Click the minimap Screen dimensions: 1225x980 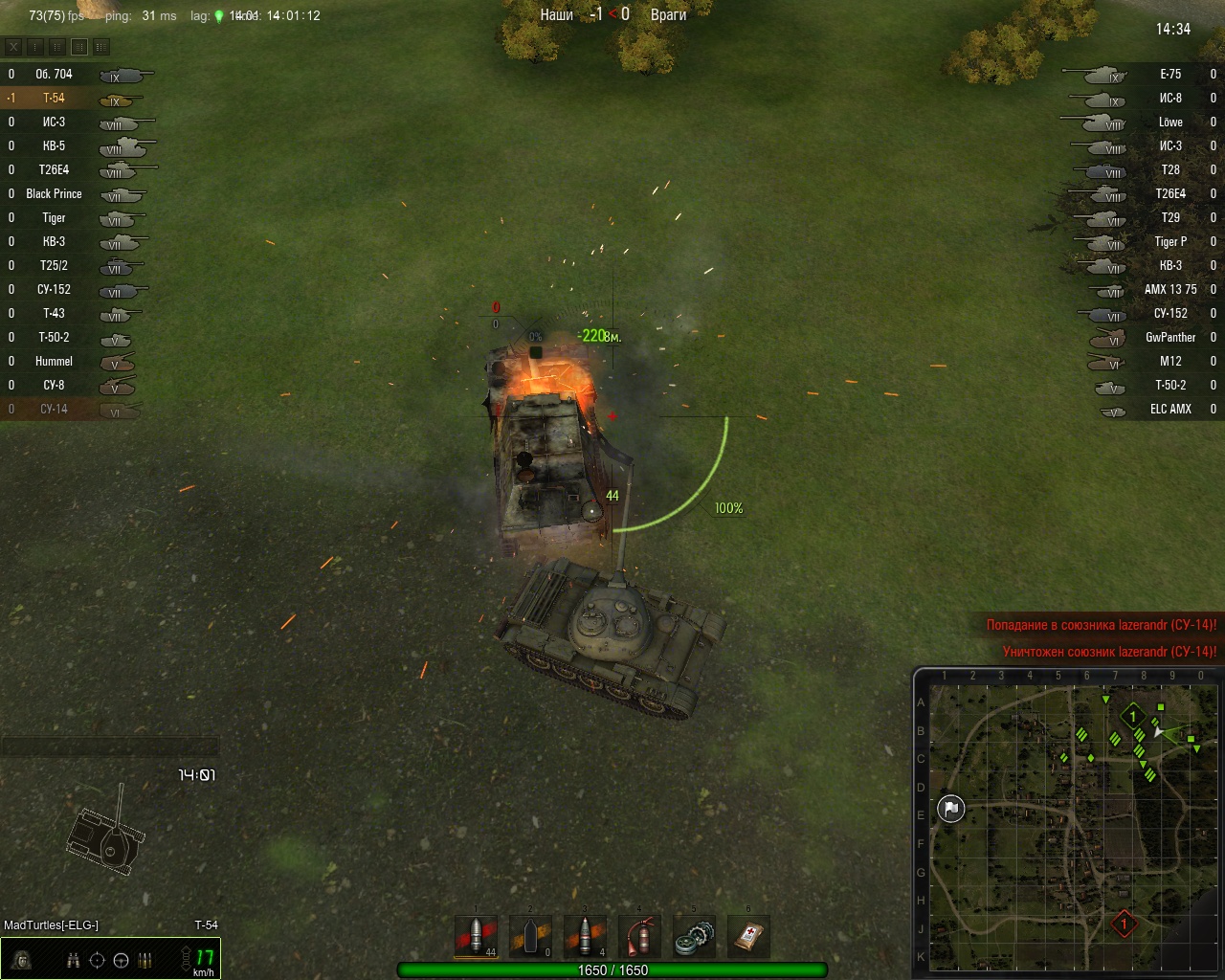[1067, 821]
